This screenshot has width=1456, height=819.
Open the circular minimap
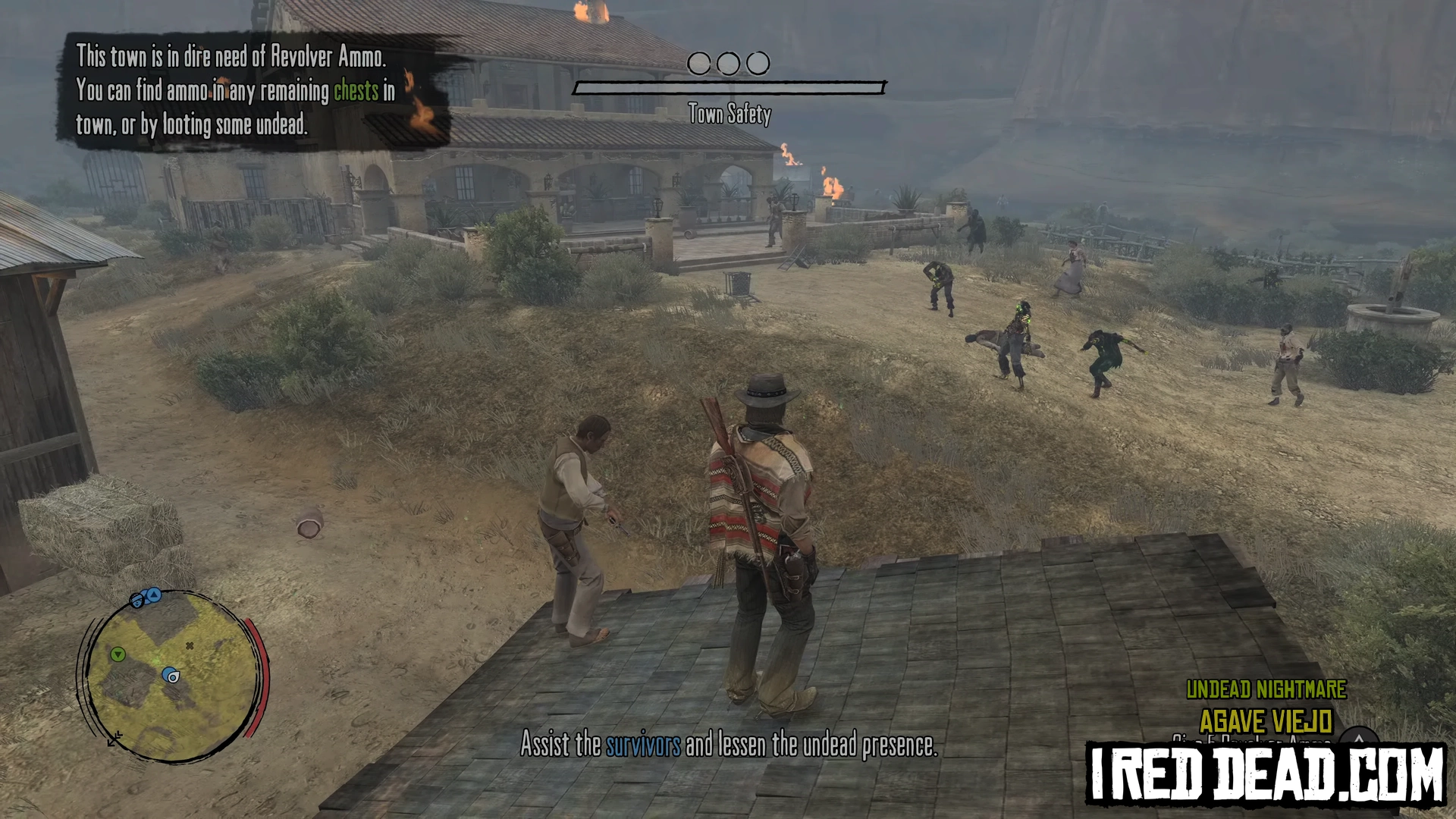(x=173, y=675)
